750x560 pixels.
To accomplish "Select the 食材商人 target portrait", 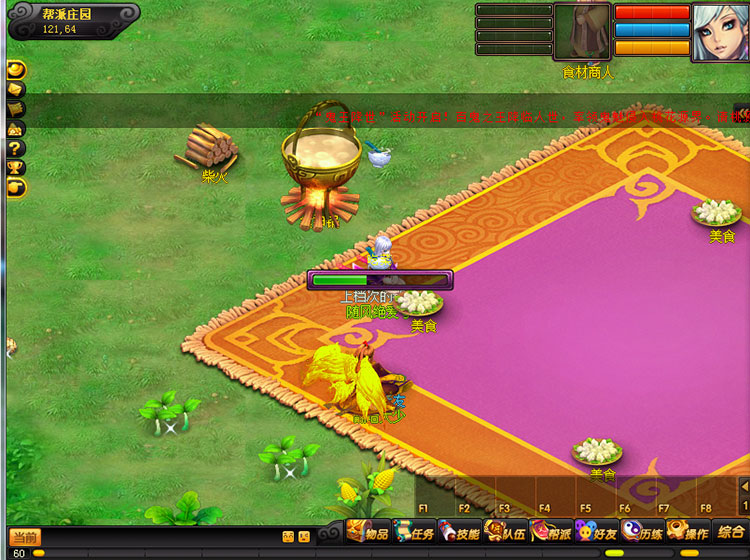I will tap(582, 32).
